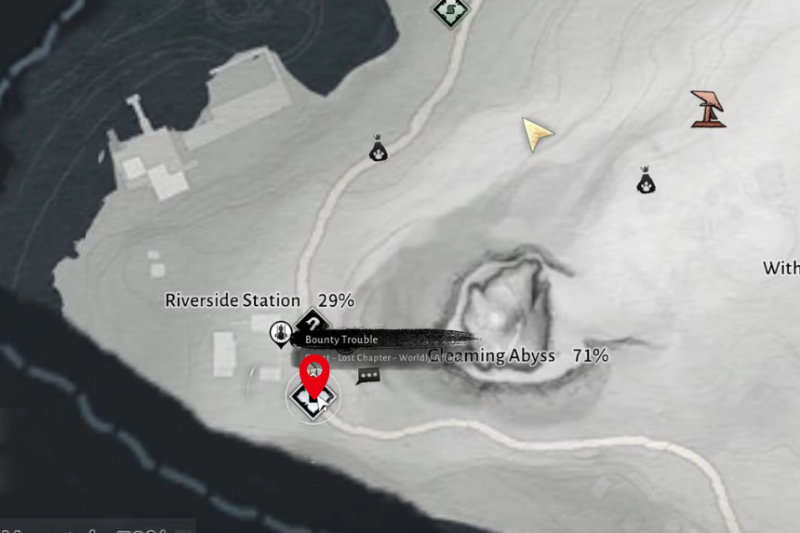Click the red anvil-shaped map marker
The width and height of the screenshot is (800, 533).
(x=708, y=109)
